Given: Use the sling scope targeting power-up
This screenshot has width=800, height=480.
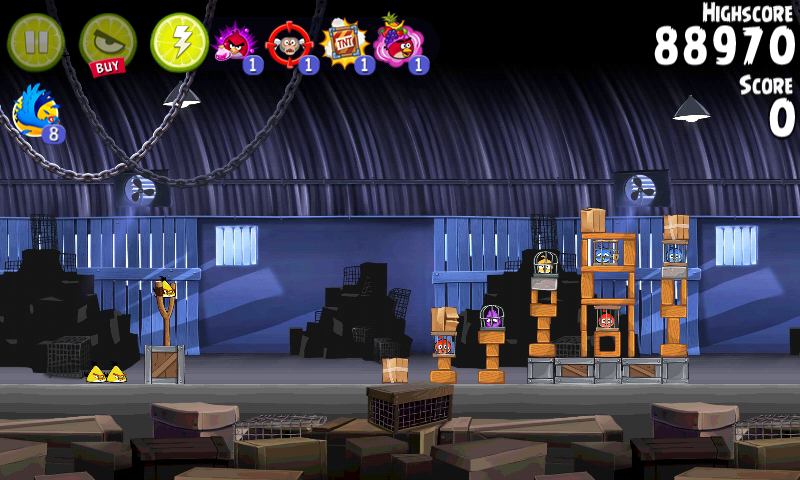Looking at the screenshot, I should click(290, 44).
